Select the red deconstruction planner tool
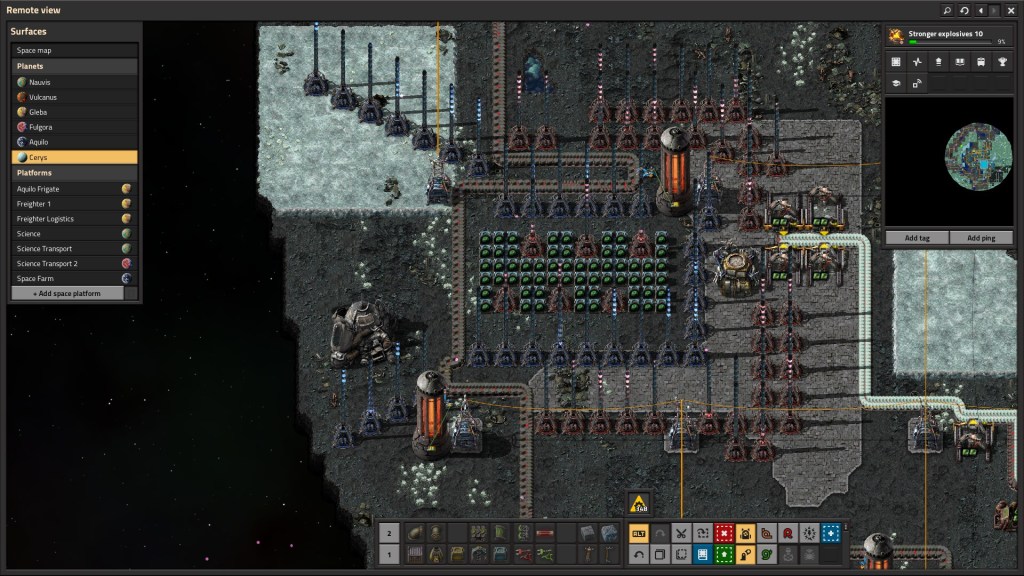1024x576 pixels. pyautogui.click(x=724, y=534)
